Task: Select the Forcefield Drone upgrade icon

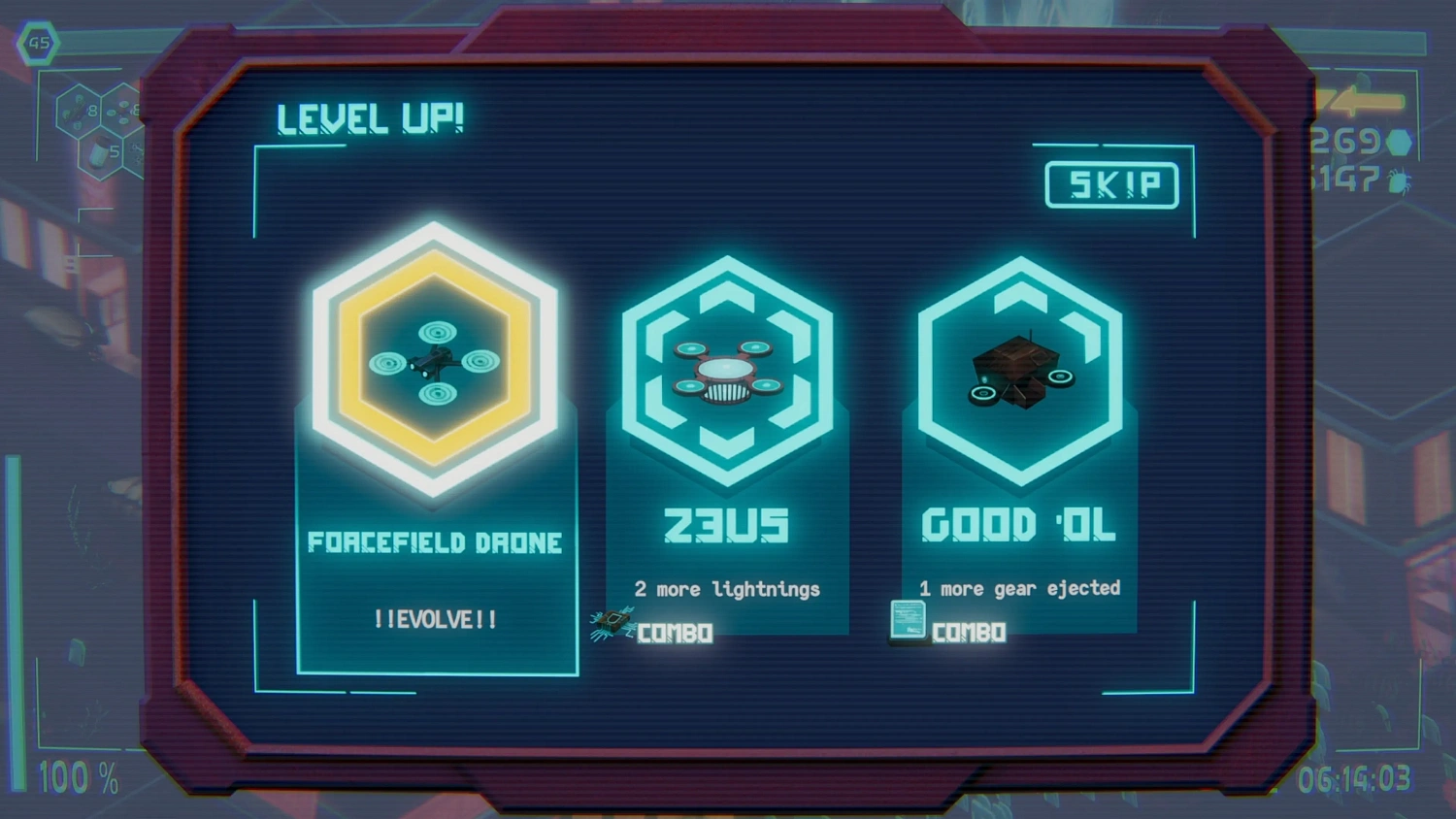Action: coord(435,361)
